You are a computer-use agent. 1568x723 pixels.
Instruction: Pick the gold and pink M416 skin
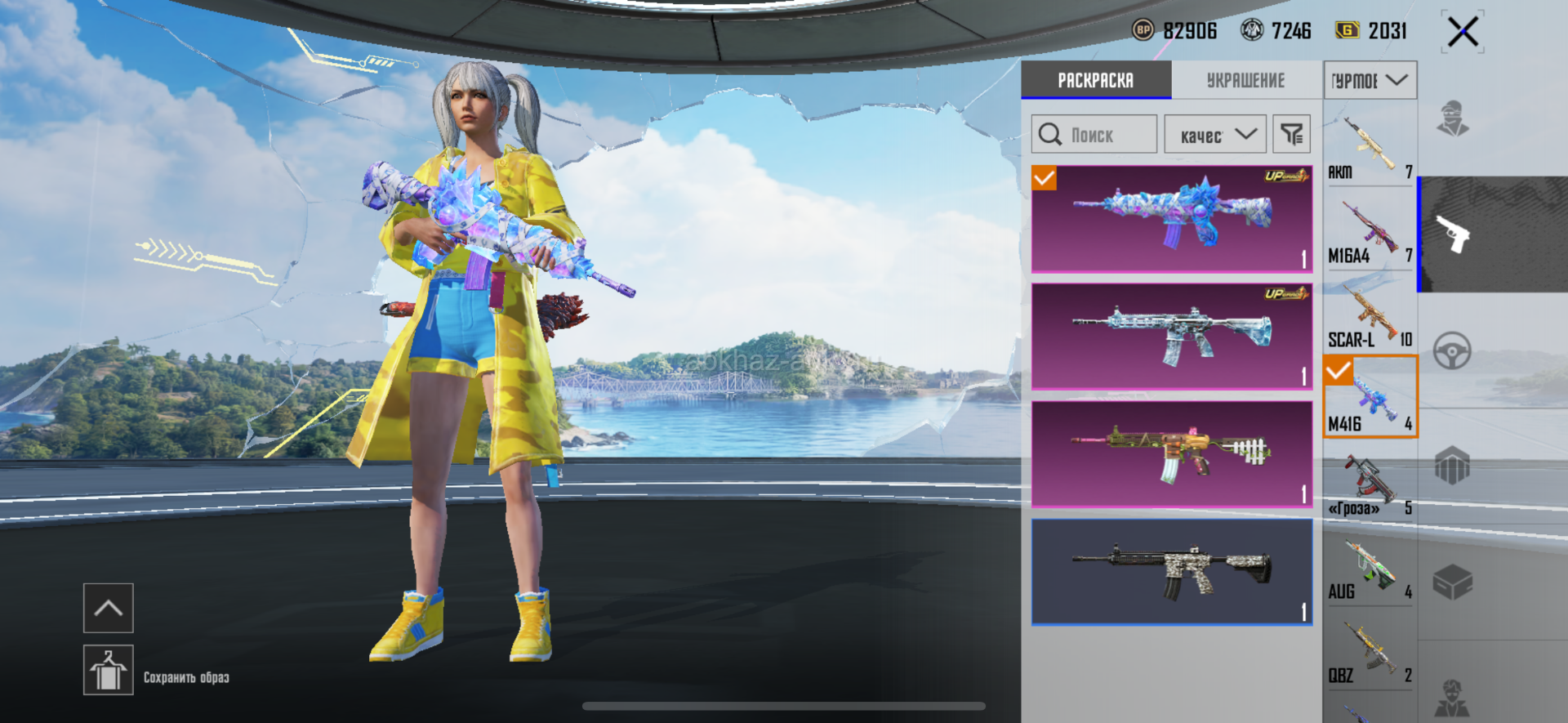(1171, 454)
